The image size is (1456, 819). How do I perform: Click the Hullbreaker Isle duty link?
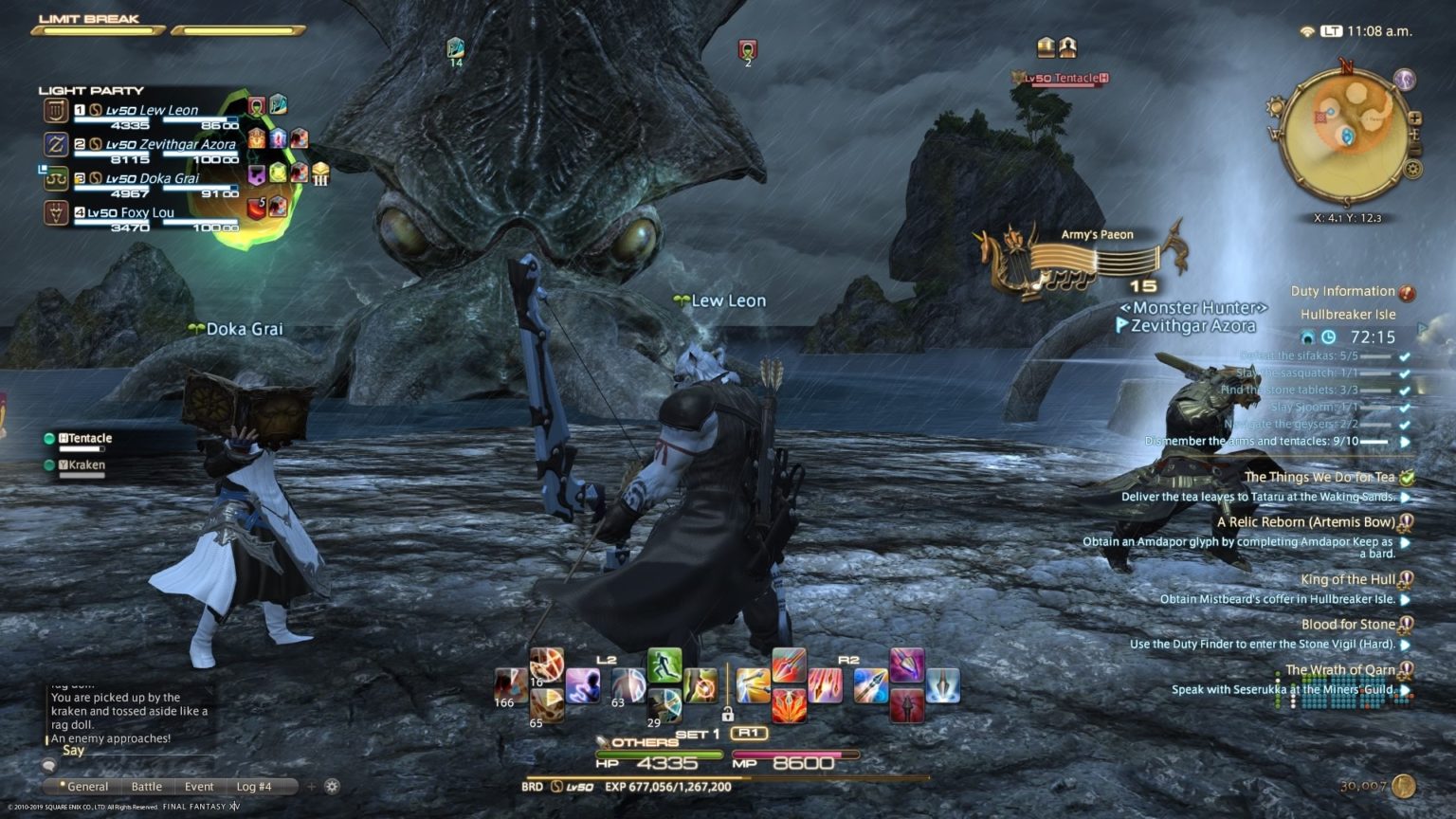(x=1350, y=314)
